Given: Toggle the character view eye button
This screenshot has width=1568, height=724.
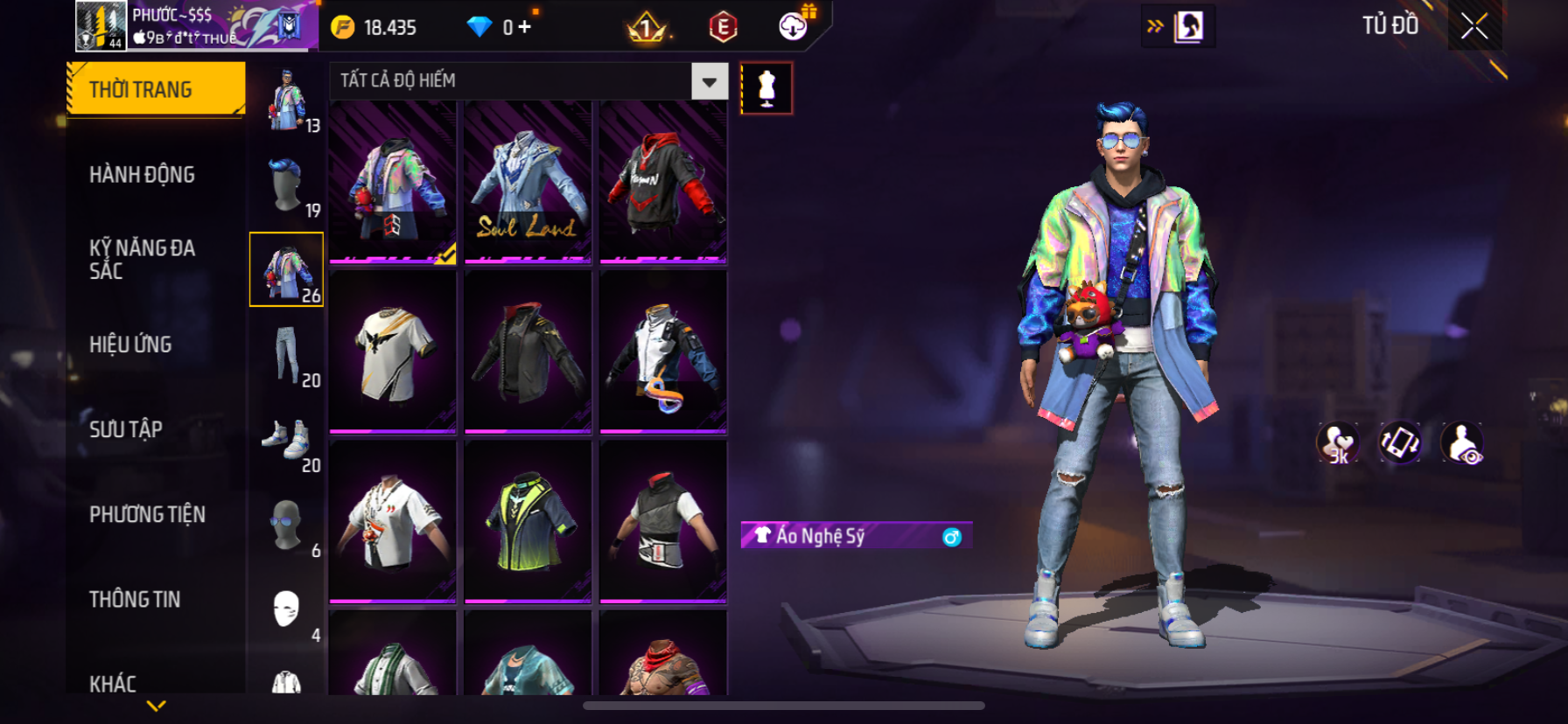Looking at the screenshot, I should point(1462,443).
